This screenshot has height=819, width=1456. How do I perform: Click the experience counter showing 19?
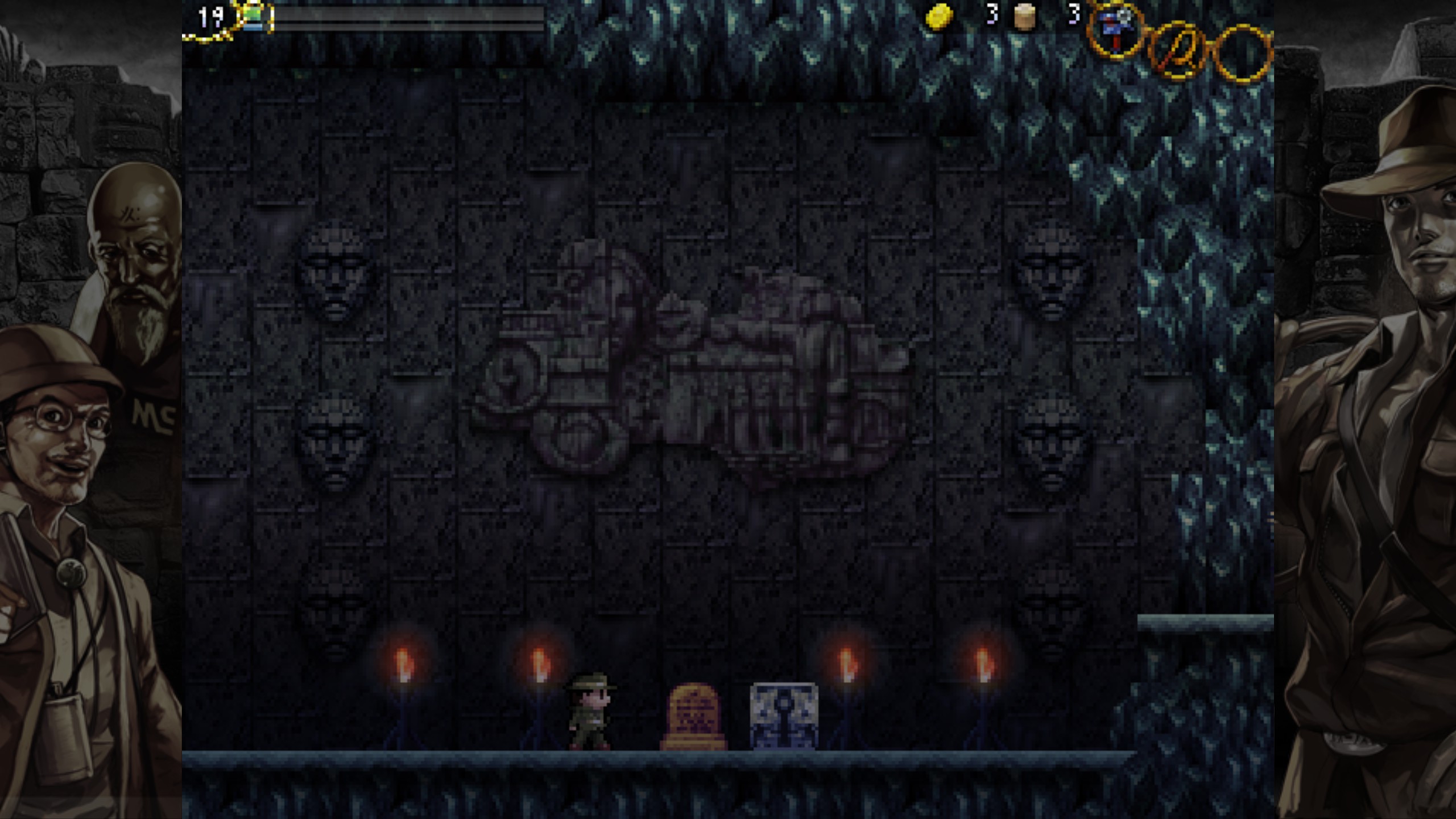pyautogui.click(x=209, y=16)
